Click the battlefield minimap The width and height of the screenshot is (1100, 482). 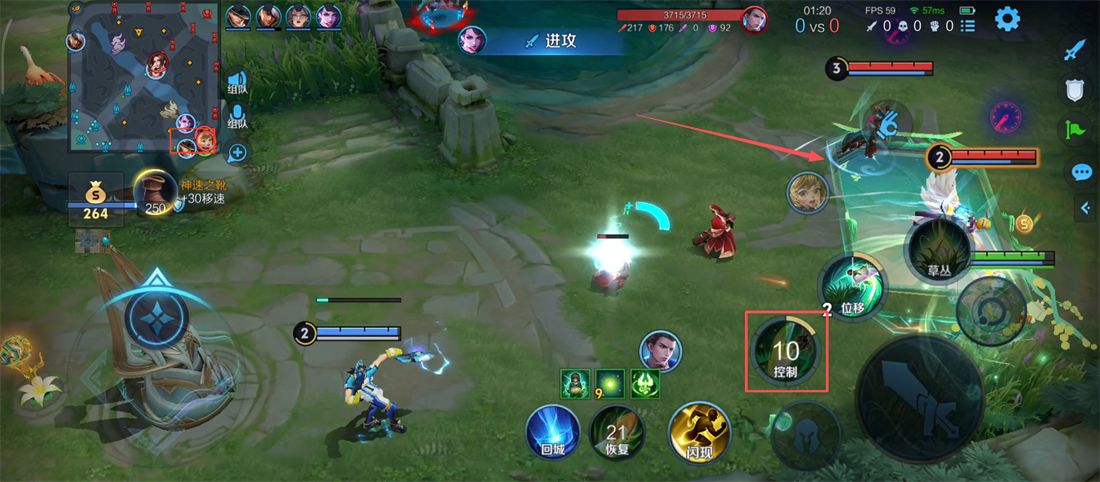pyautogui.click(x=143, y=76)
